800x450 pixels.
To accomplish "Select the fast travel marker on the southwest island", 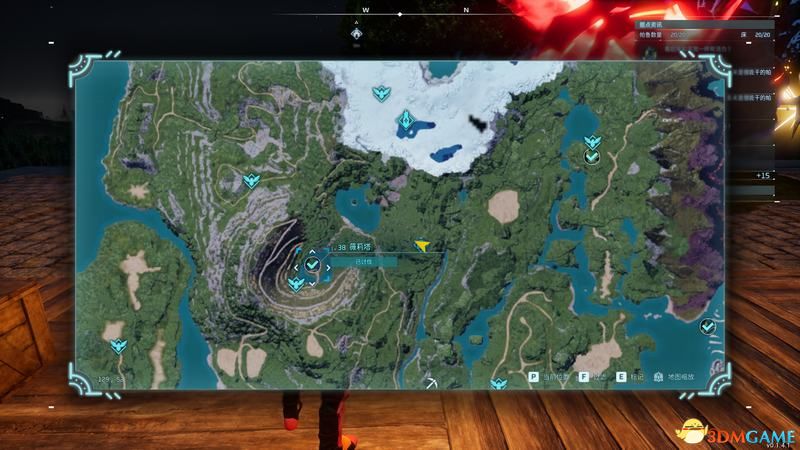I will (119, 346).
